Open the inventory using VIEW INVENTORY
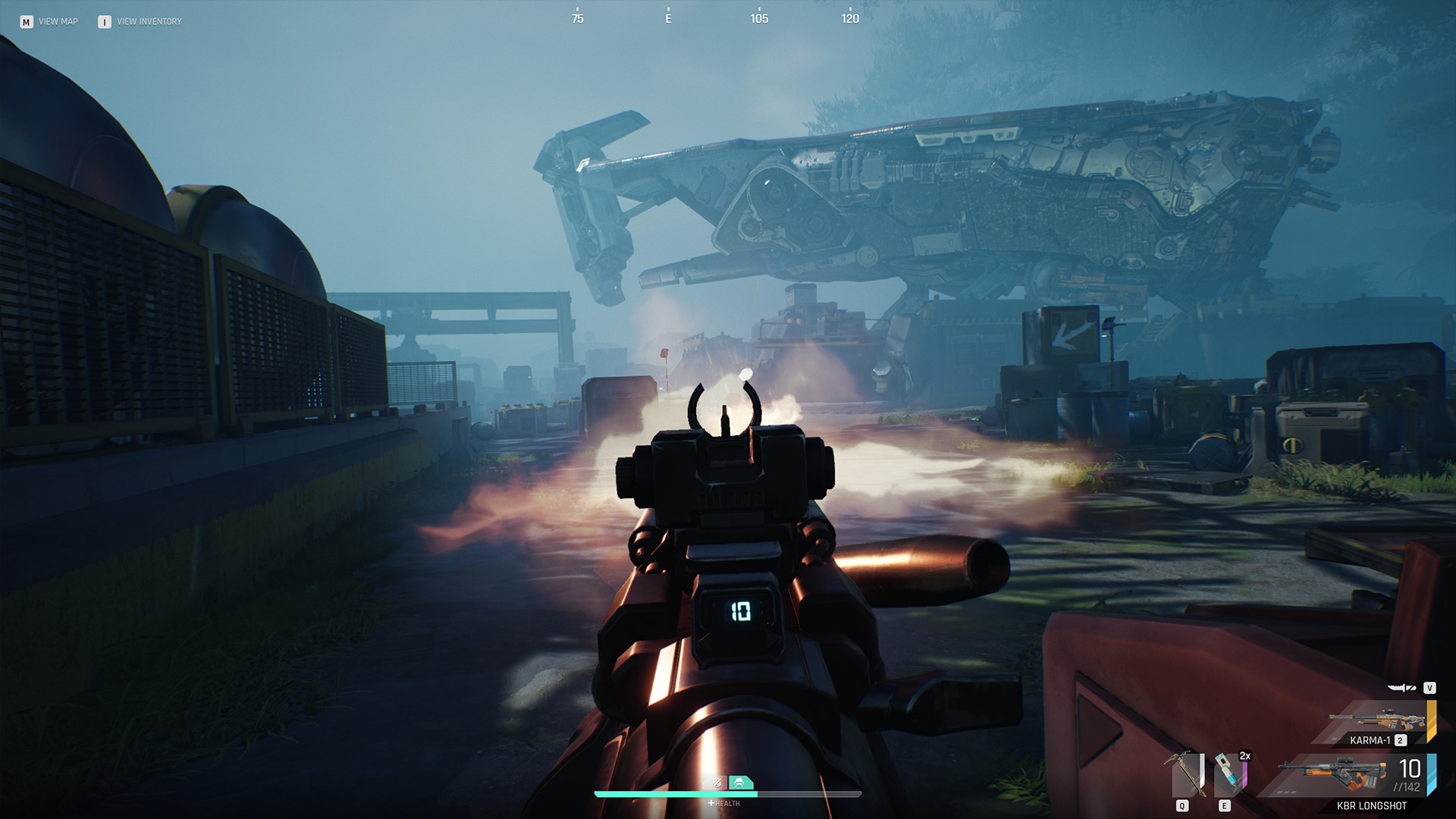1456x819 pixels. tap(149, 21)
